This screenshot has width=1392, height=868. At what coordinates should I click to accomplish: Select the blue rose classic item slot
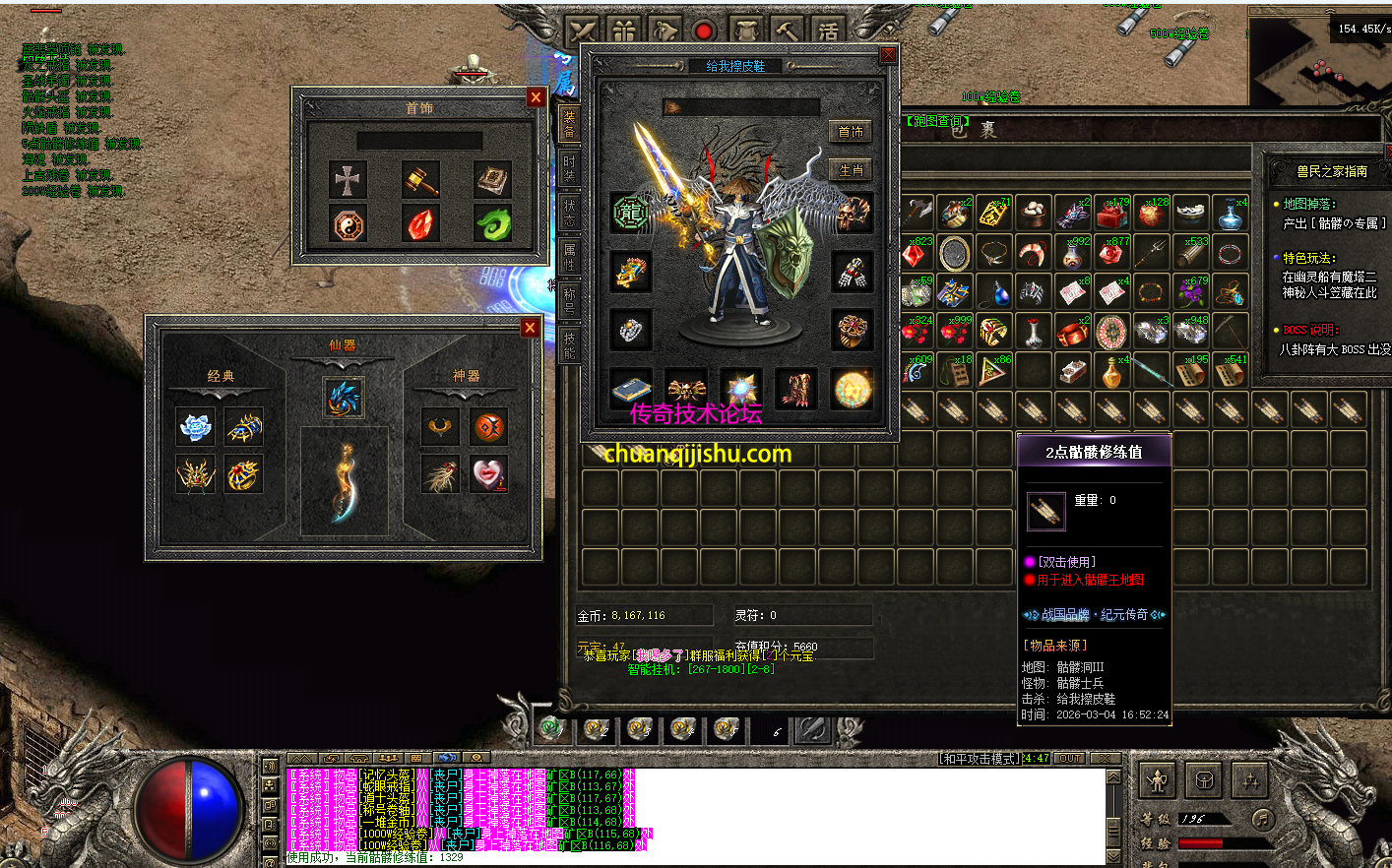pyautogui.click(x=196, y=427)
